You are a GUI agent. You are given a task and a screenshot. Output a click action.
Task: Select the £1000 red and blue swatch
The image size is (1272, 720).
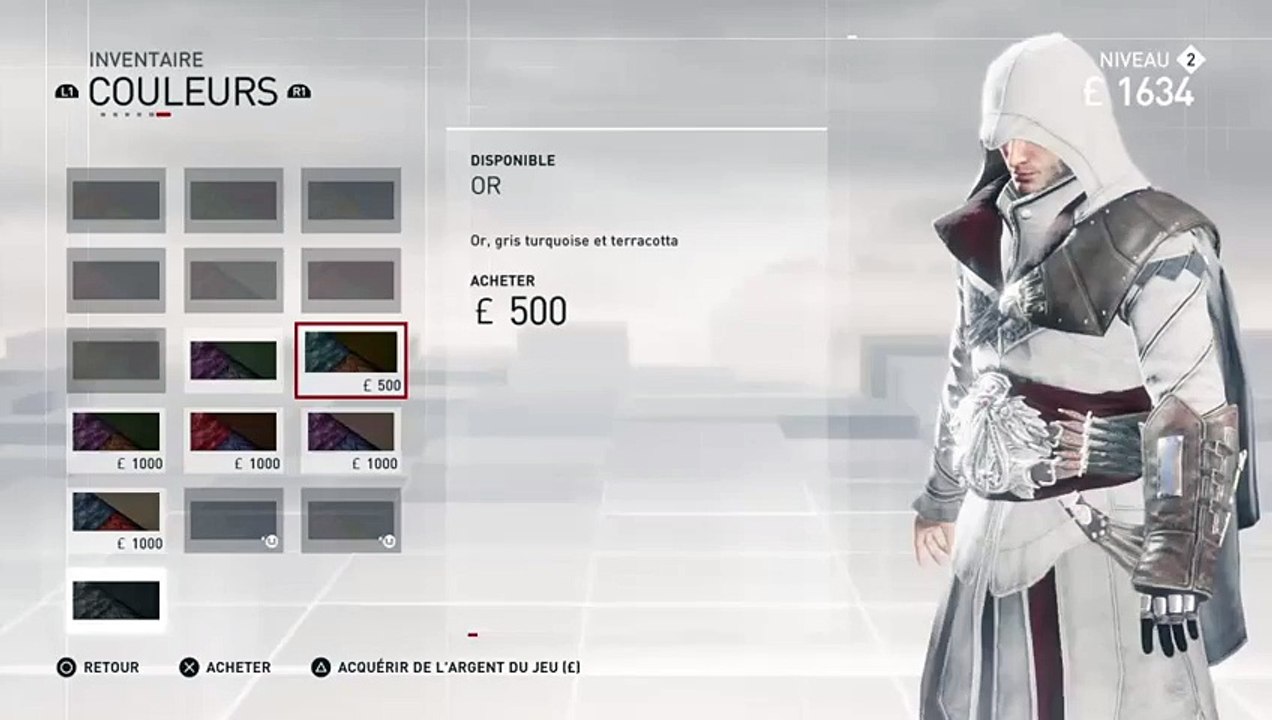233,439
